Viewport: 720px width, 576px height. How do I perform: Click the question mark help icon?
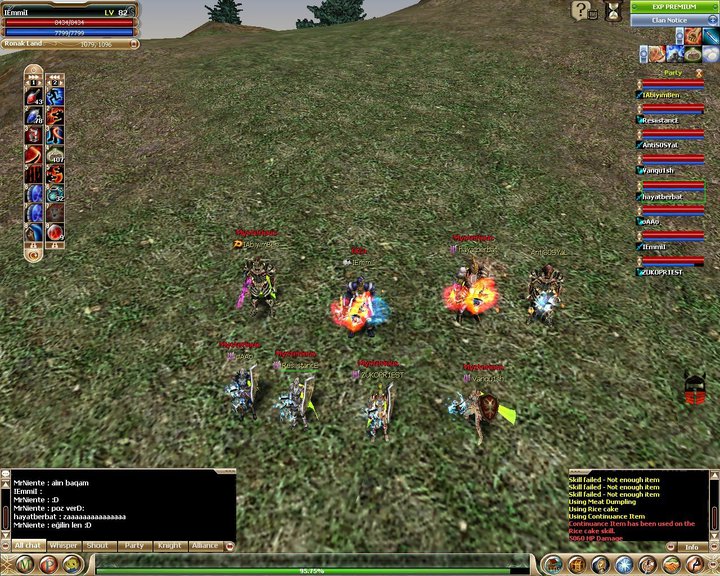coord(580,11)
